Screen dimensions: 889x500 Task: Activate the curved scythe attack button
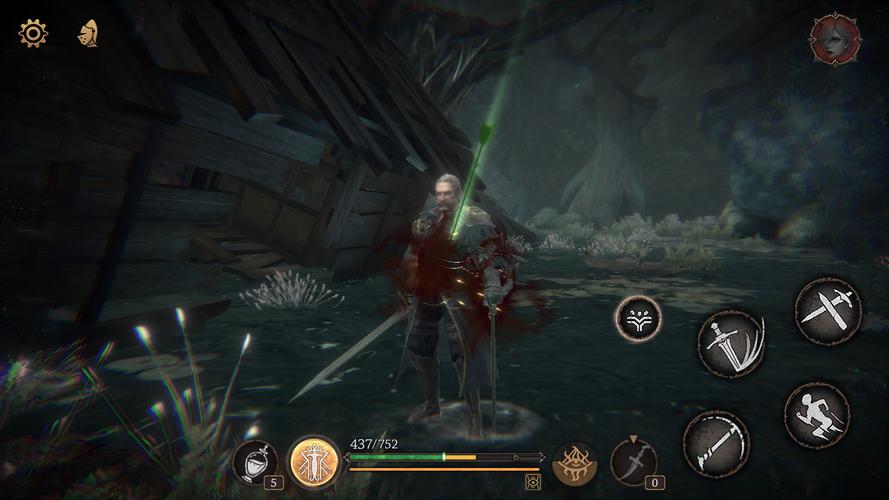coord(716,443)
